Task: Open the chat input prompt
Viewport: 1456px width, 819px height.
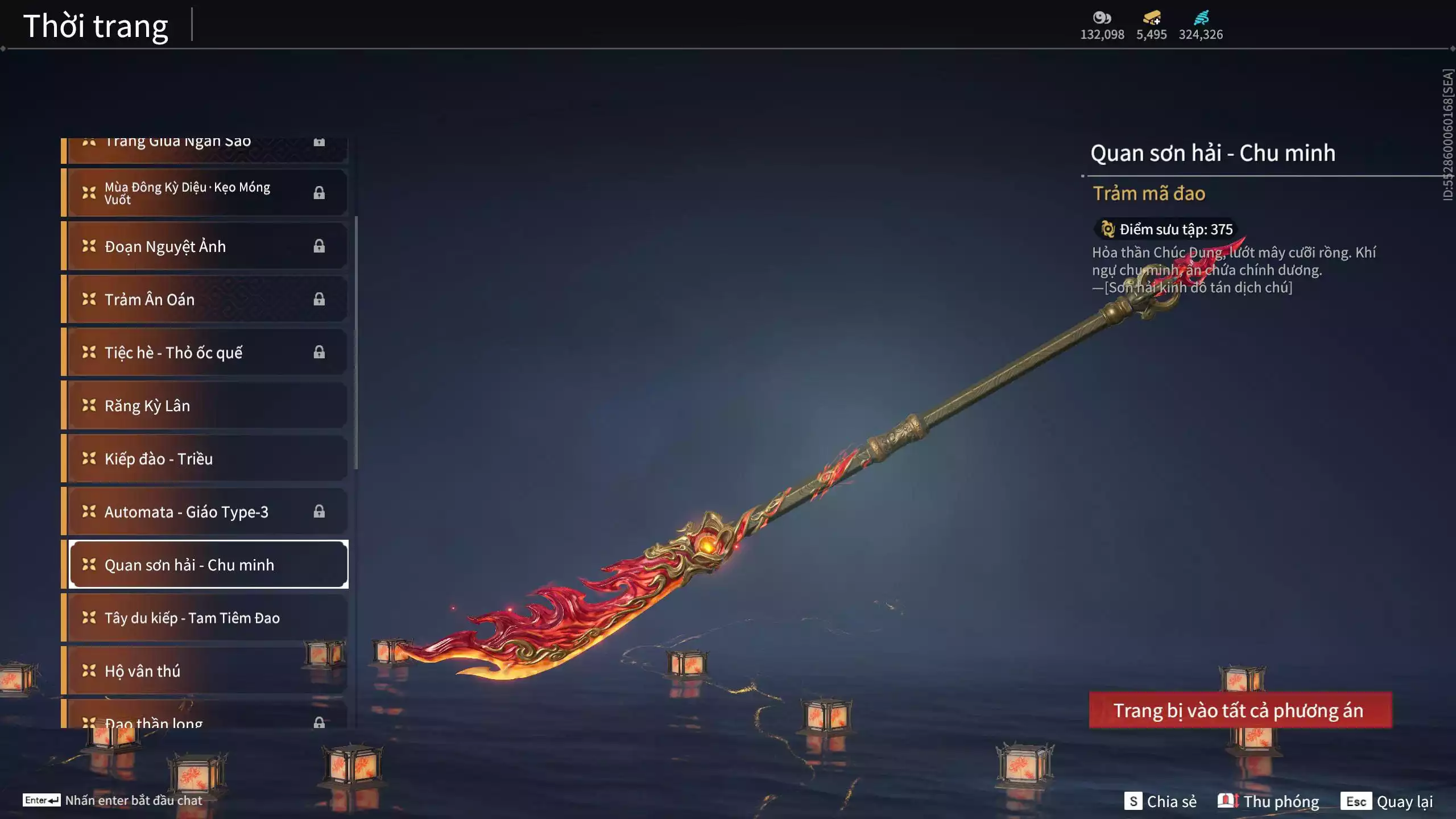Action: tap(113, 800)
